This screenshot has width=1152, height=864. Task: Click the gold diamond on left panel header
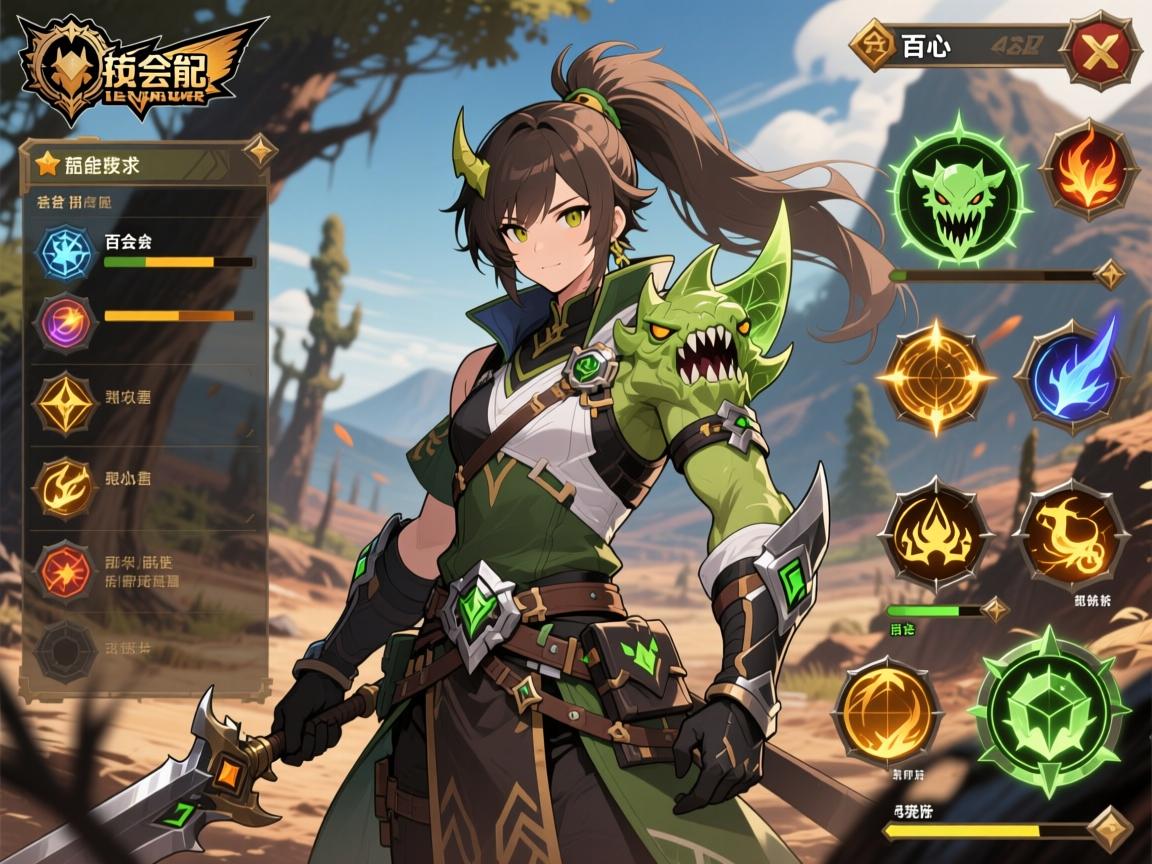260,152
